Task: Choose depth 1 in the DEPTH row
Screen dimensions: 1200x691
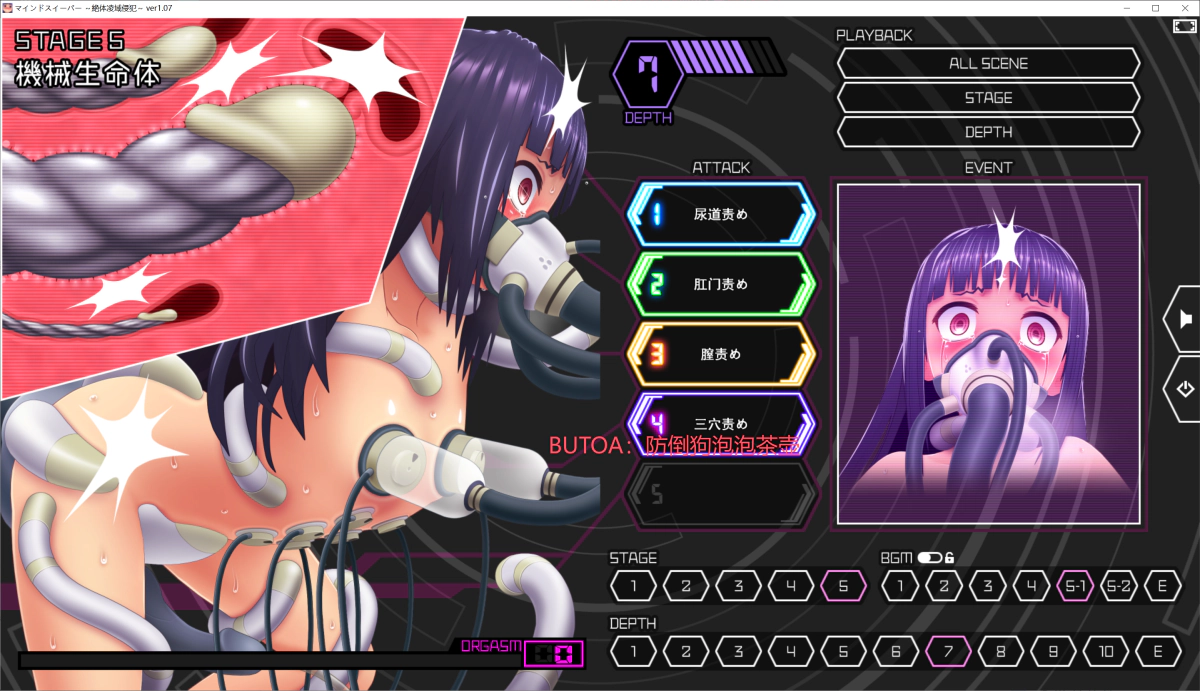Action: (x=634, y=652)
